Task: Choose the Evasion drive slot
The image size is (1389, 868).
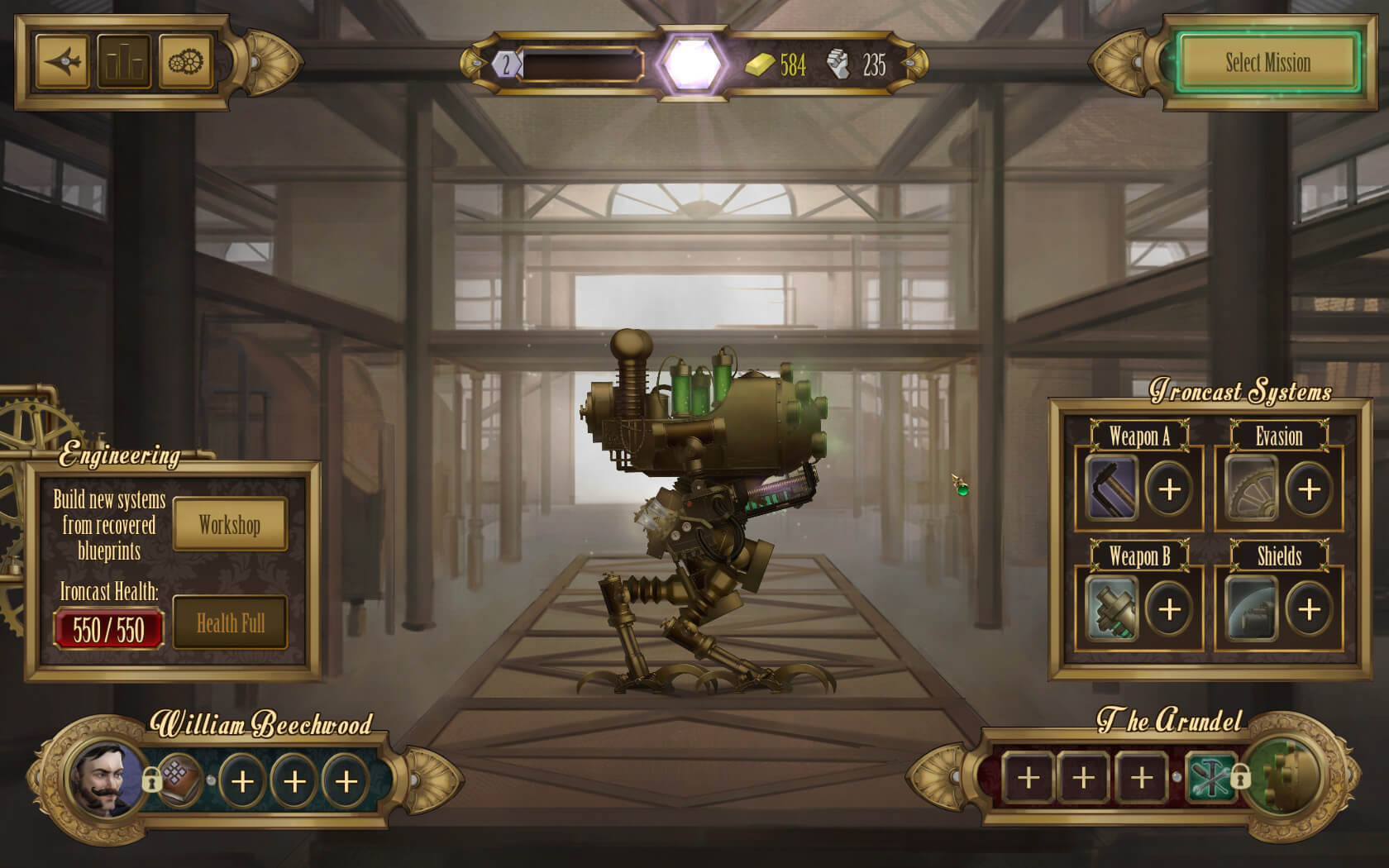Action: click(1251, 489)
